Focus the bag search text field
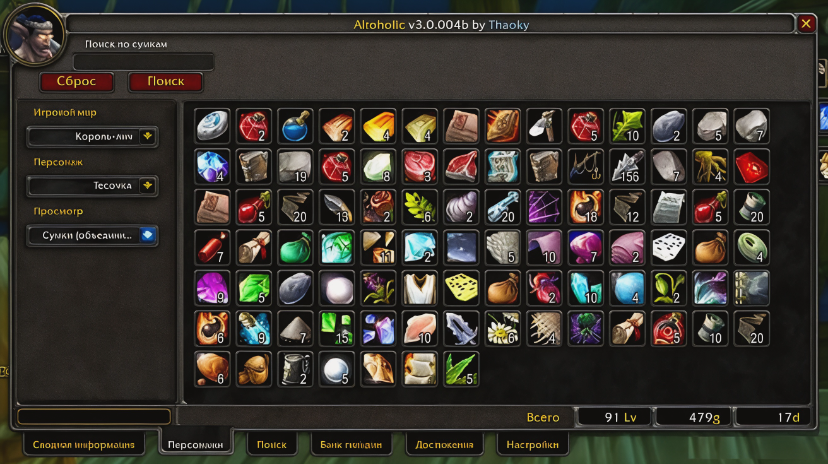Screen dimensions: 828x464 (130, 62)
